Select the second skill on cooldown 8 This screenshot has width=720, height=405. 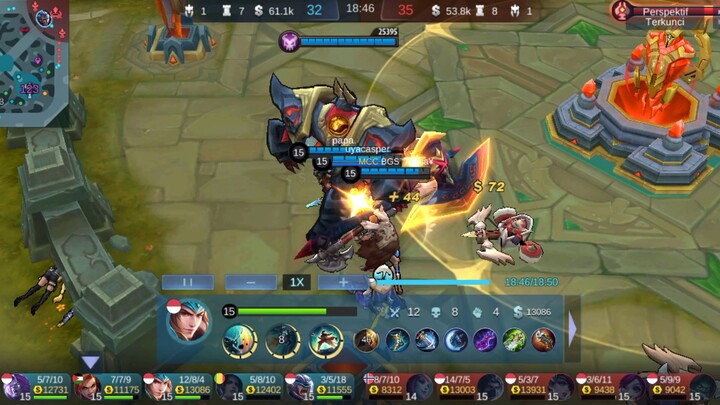[282, 341]
